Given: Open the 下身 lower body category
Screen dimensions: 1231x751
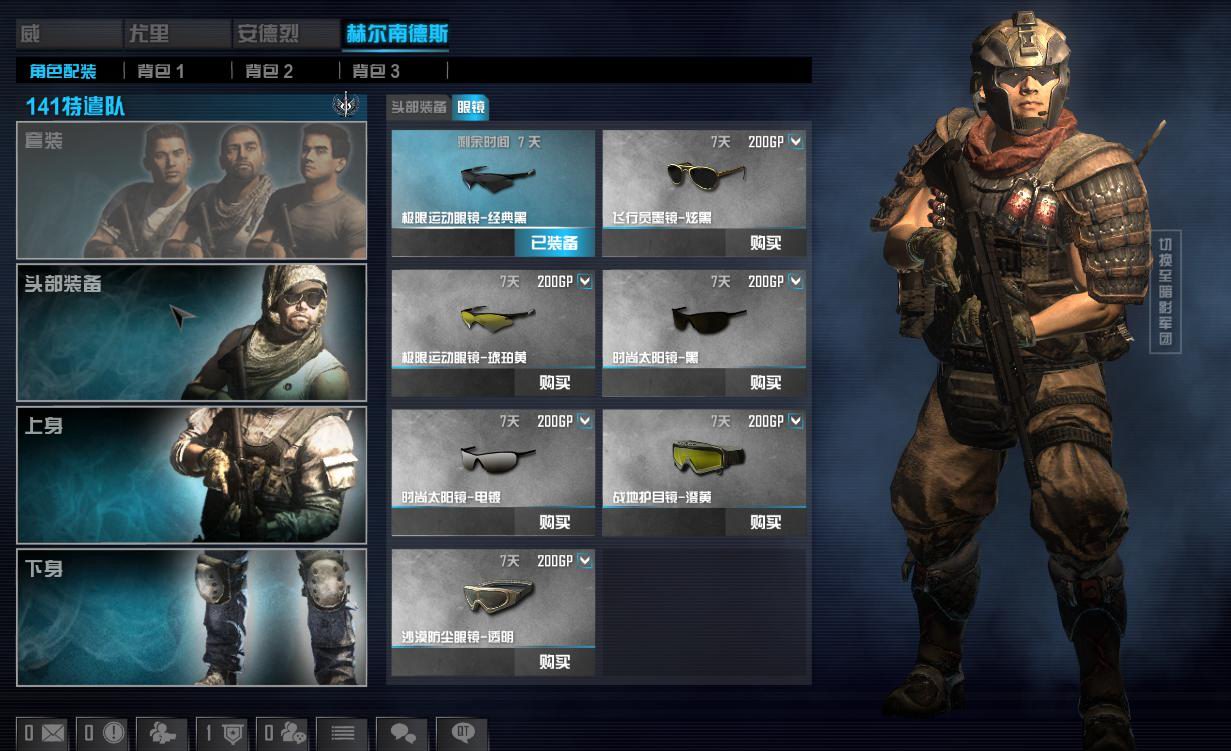Looking at the screenshot, I should (x=192, y=617).
